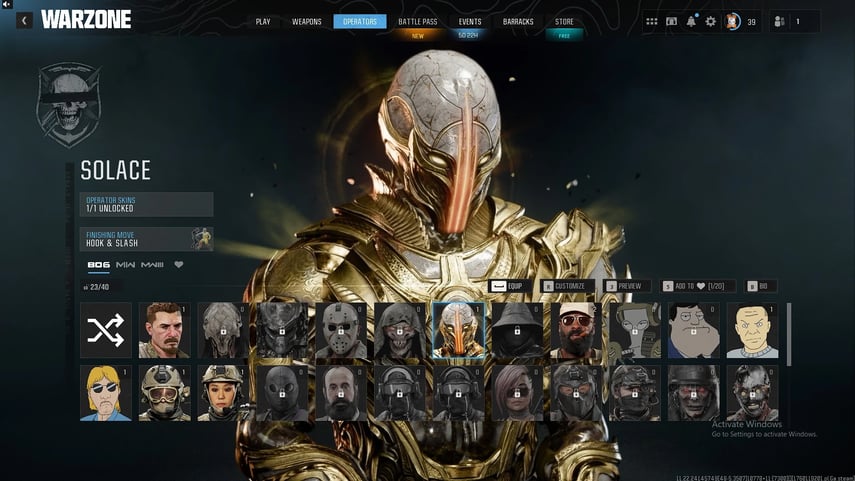Switch to the MWIII operators filter
The image size is (855, 481).
coord(152,265)
